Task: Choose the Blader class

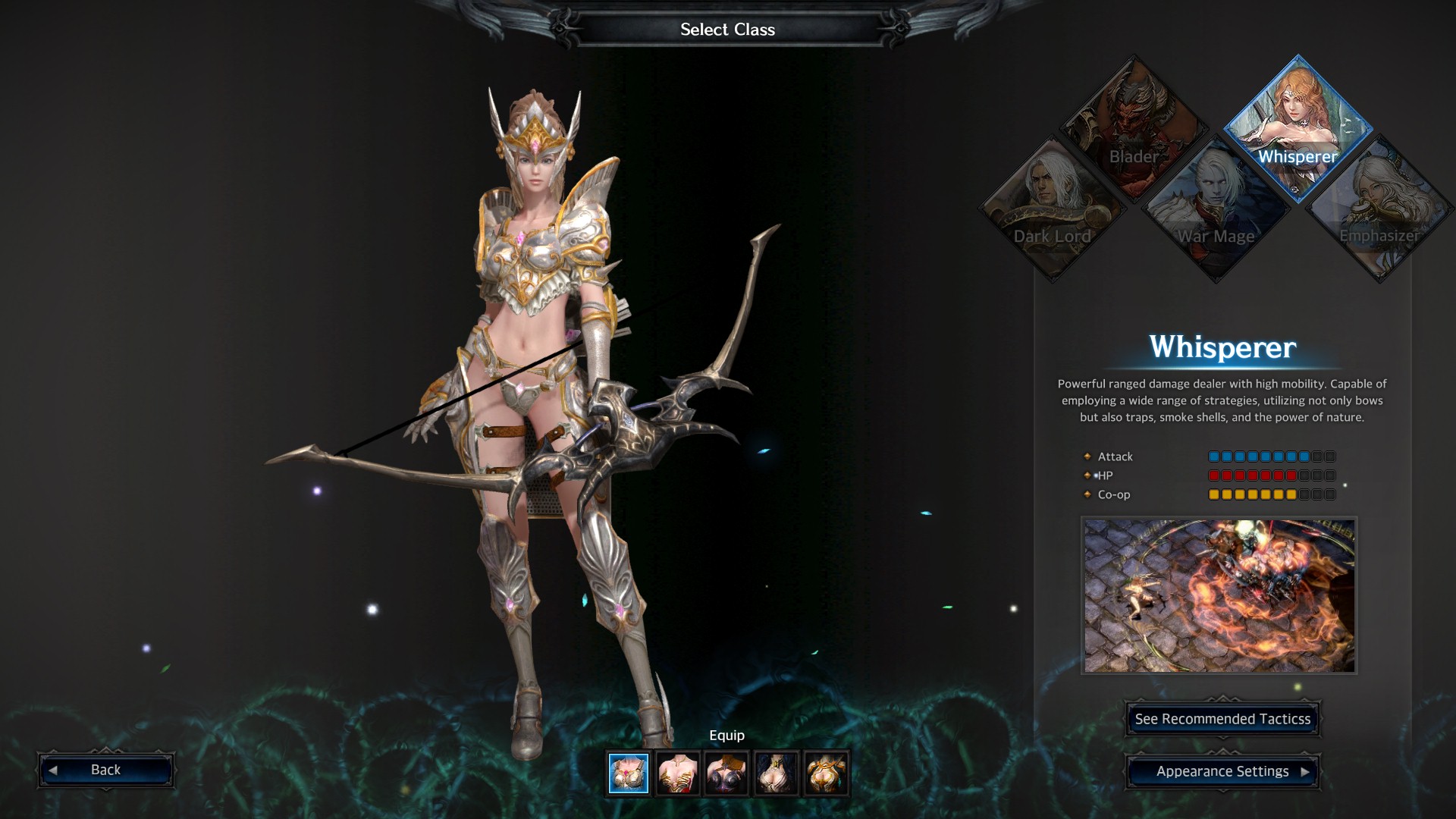Action: coord(1134,127)
